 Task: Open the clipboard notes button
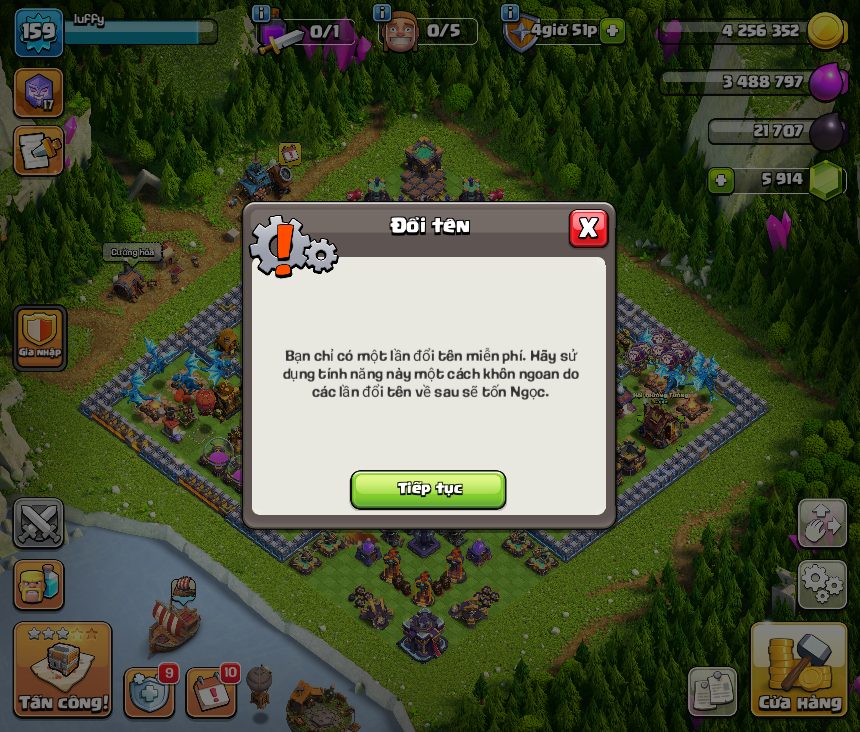click(712, 692)
